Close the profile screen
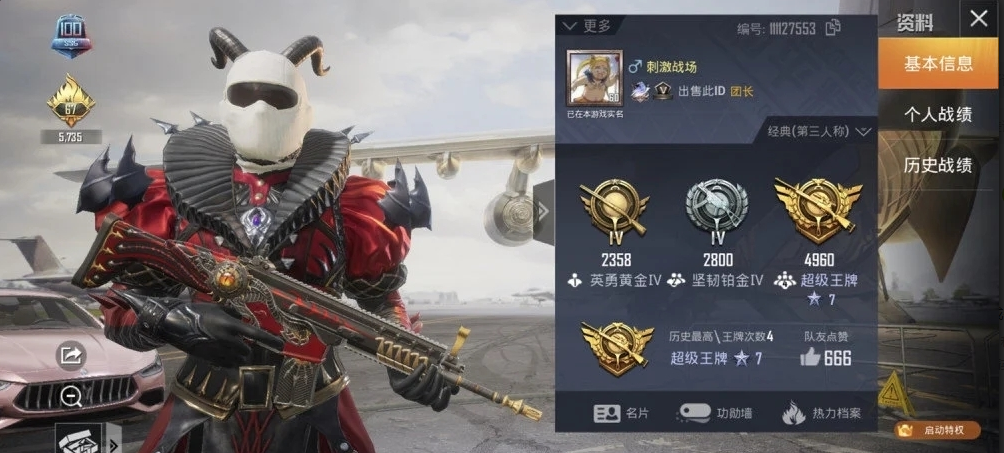 (x=977, y=19)
